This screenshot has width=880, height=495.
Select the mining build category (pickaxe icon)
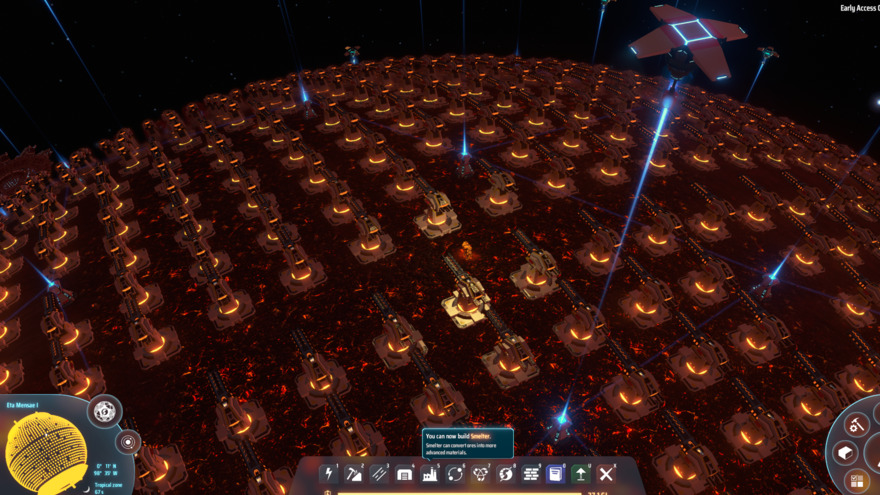[x=354, y=473]
